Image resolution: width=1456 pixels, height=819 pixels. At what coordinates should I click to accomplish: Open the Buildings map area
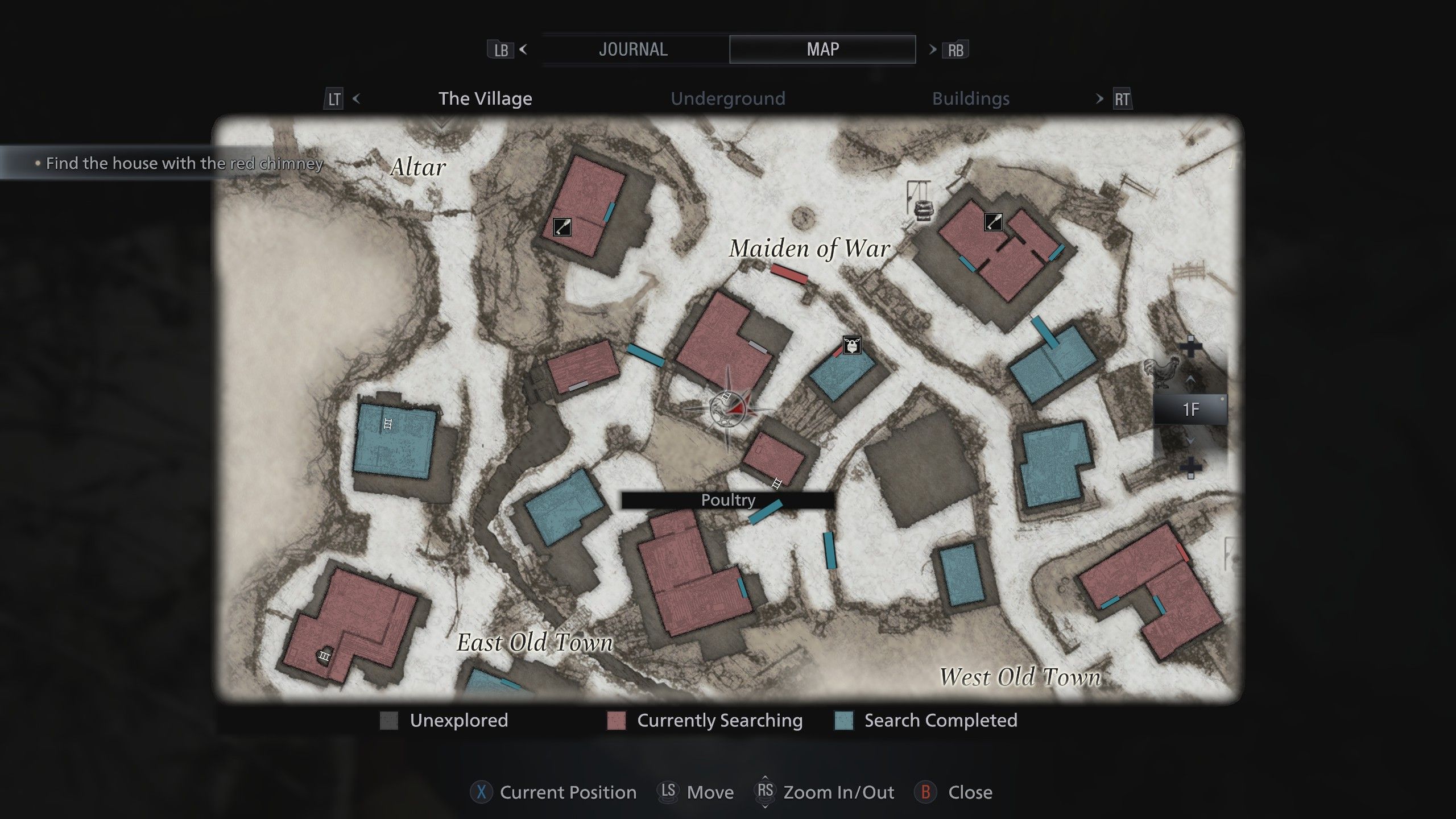tap(970, 98)
